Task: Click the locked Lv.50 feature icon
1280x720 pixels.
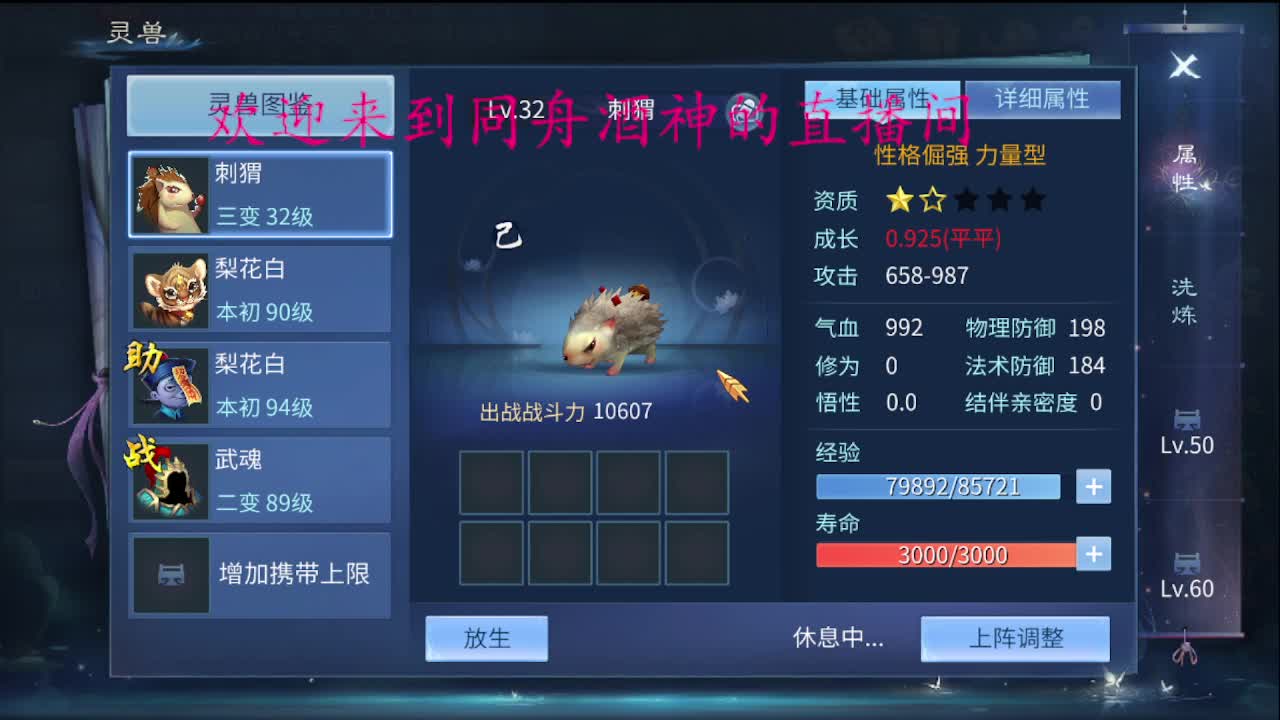Action: click(1183, 418)
